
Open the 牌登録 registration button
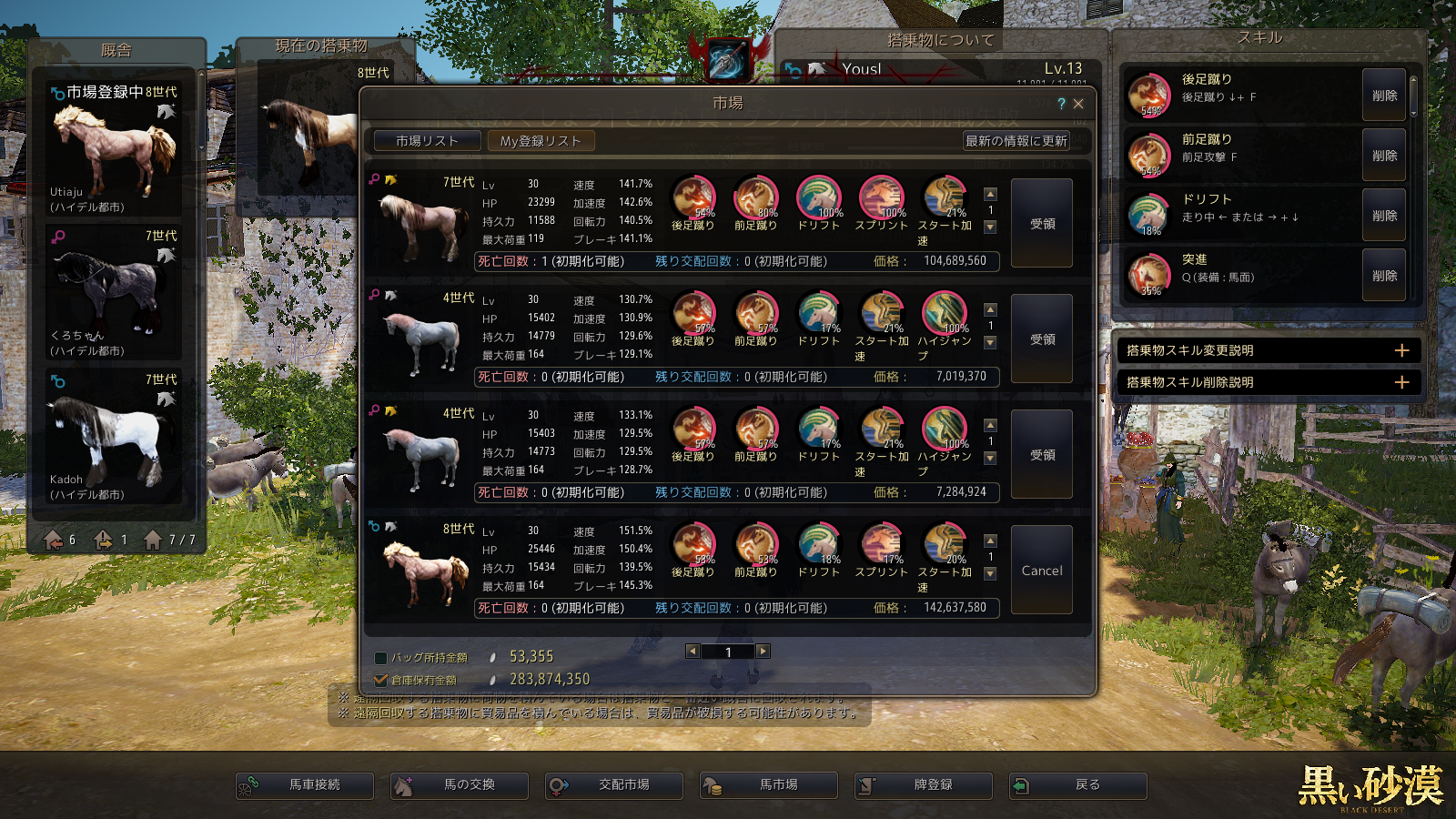pos(924,785)
